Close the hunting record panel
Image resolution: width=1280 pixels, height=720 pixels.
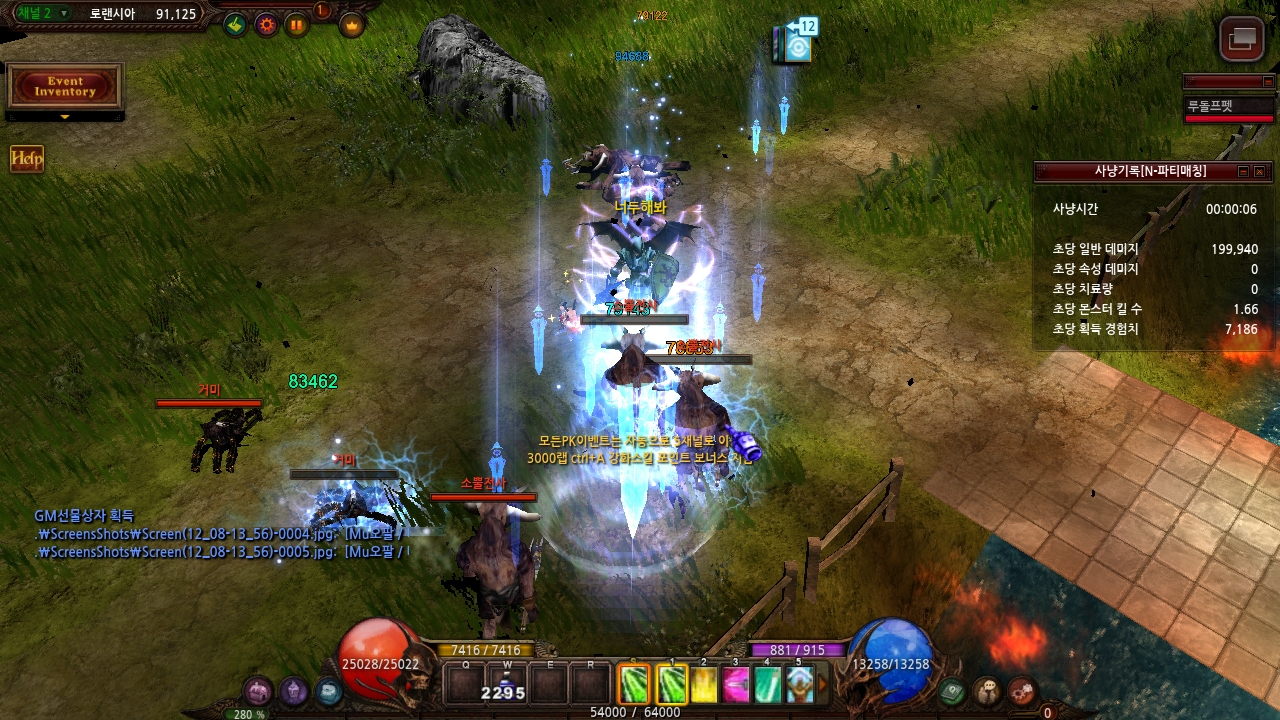[1260, 172]
